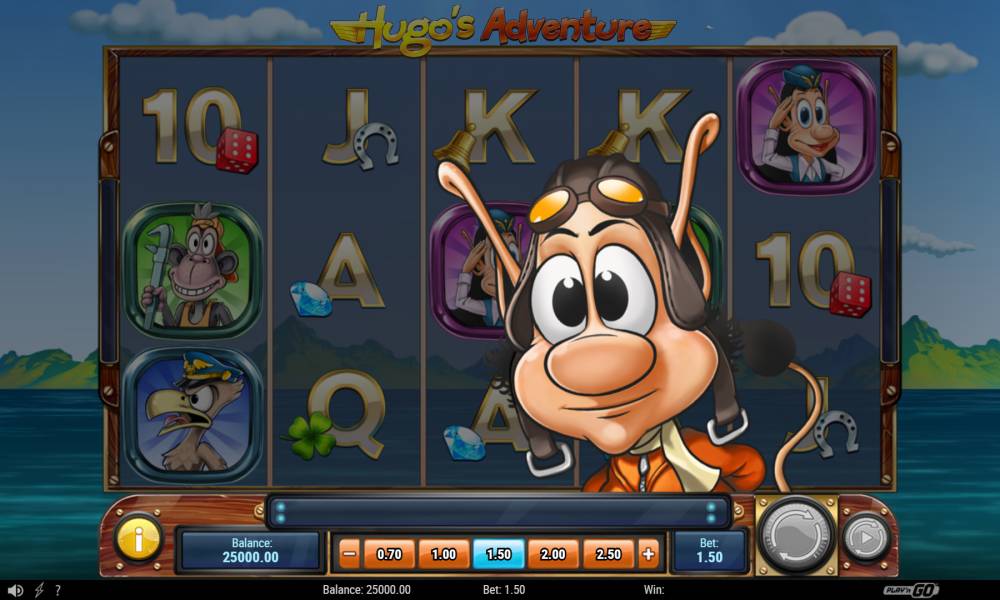Spin the reels with the round spin button
This screenshot has width=1000, height=600.
797,536
